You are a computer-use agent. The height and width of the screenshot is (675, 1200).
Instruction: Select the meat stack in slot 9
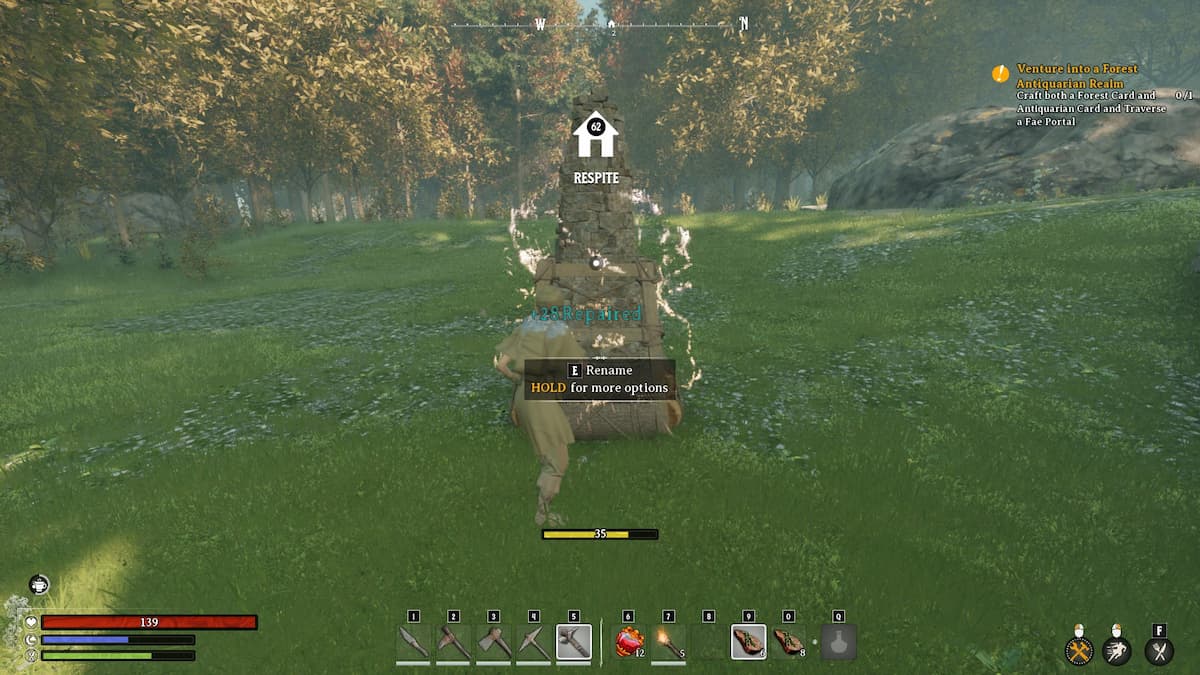click(x=748, y=642)
